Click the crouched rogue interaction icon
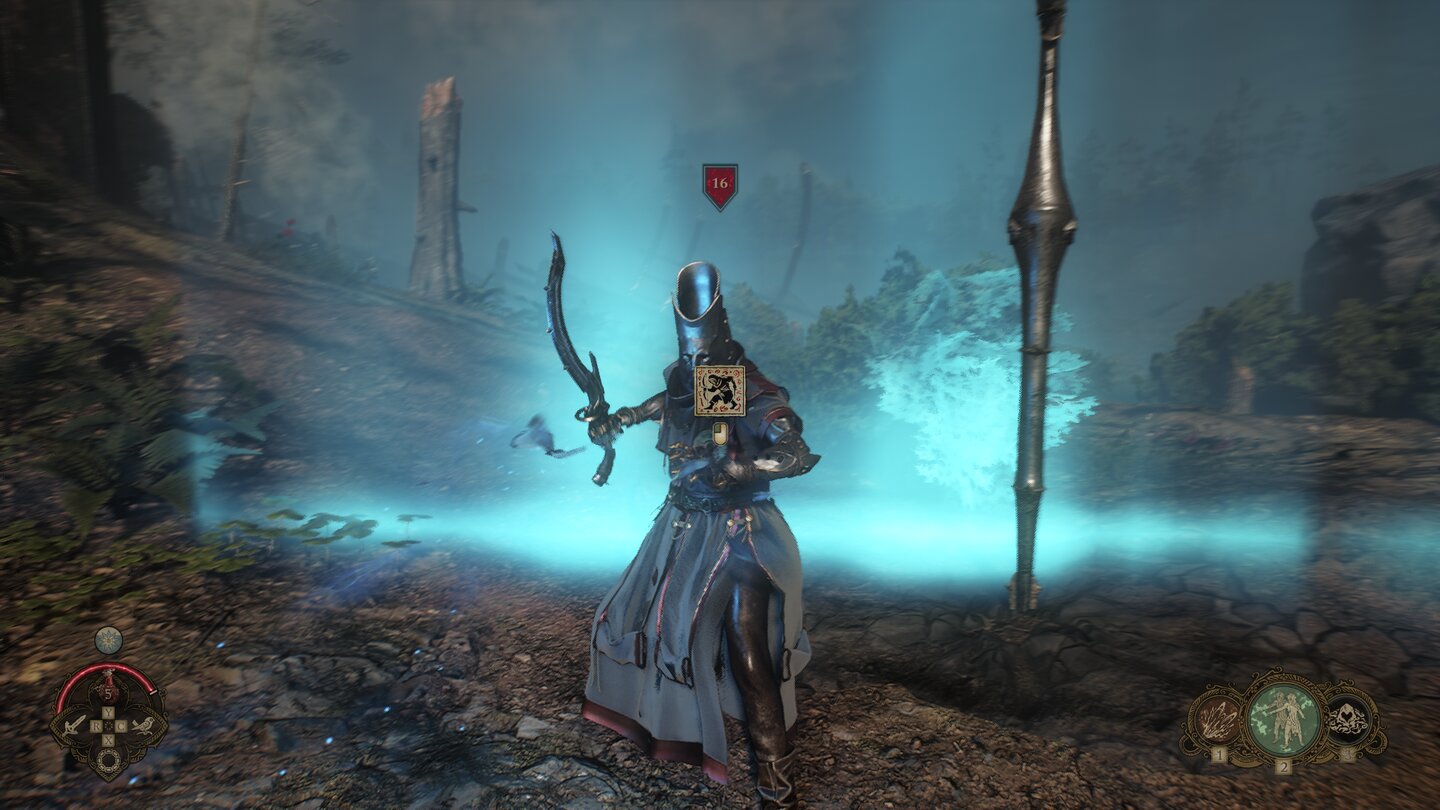Screen dimensions: 1440x810 [x=722, y=392]
